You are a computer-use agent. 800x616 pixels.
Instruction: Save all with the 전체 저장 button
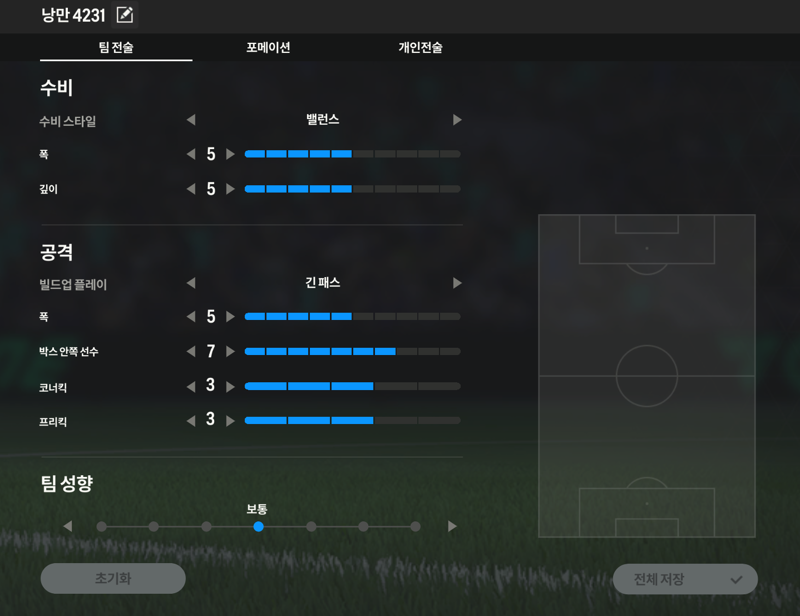click(x=685, y=579)
